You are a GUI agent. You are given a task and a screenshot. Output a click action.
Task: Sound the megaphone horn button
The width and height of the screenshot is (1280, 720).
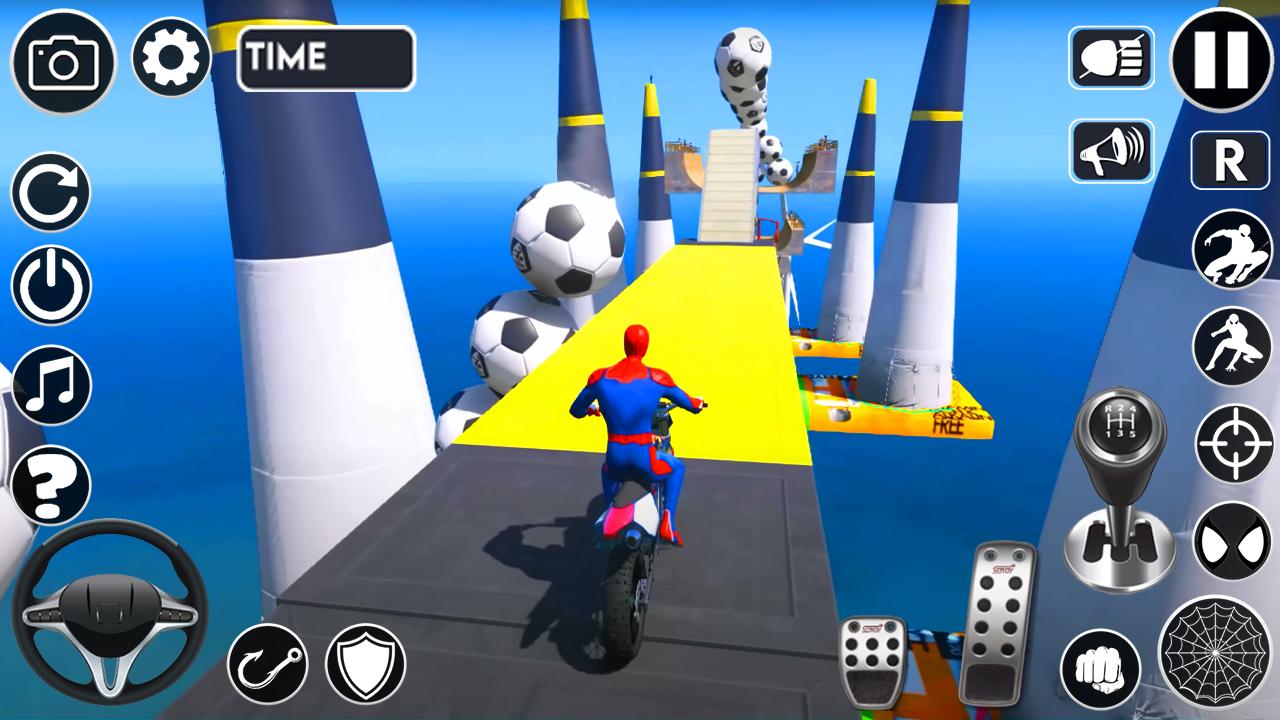1111,151
